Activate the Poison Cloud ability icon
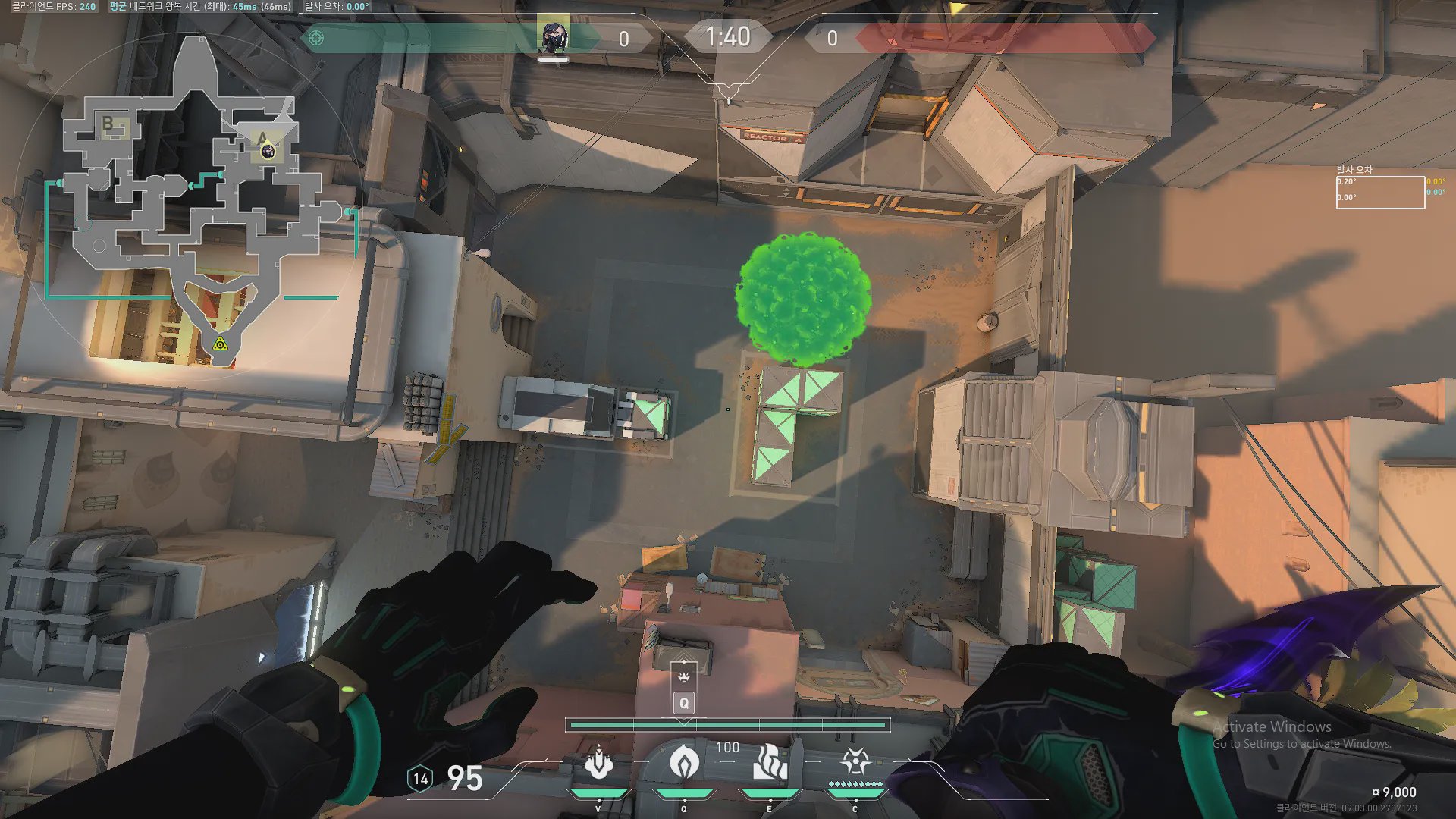1456x819 pixels. coord(683,762)
